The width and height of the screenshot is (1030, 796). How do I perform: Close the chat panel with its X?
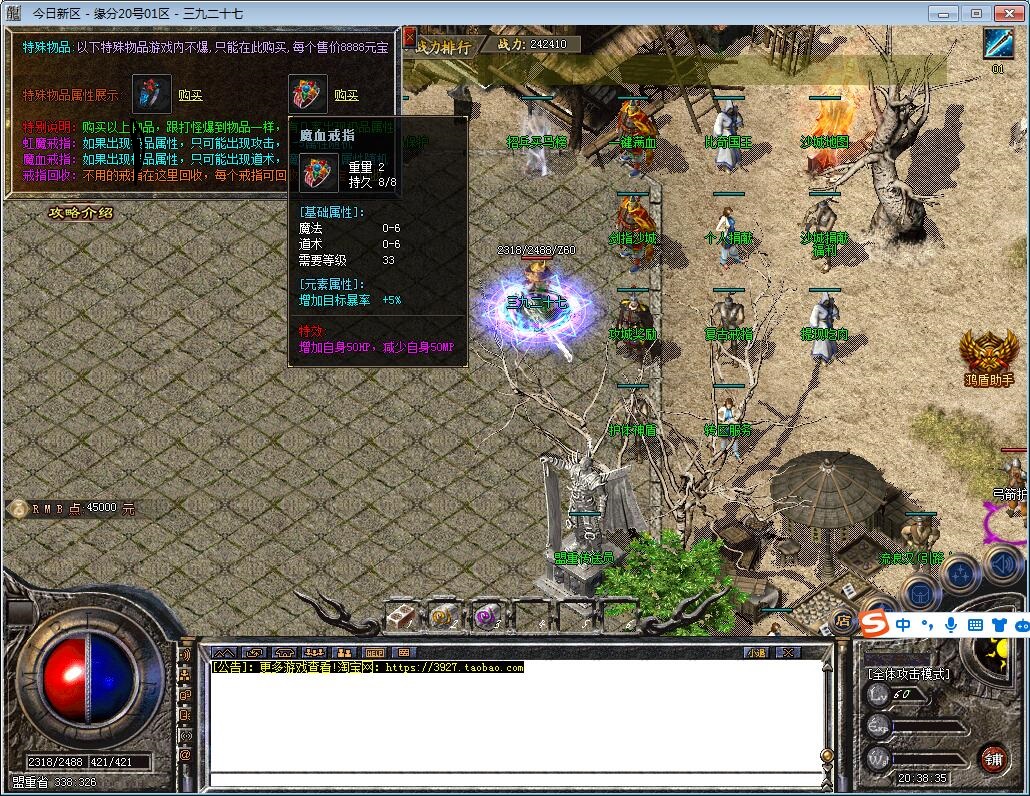pyautogui.click(x=788, y=652)
